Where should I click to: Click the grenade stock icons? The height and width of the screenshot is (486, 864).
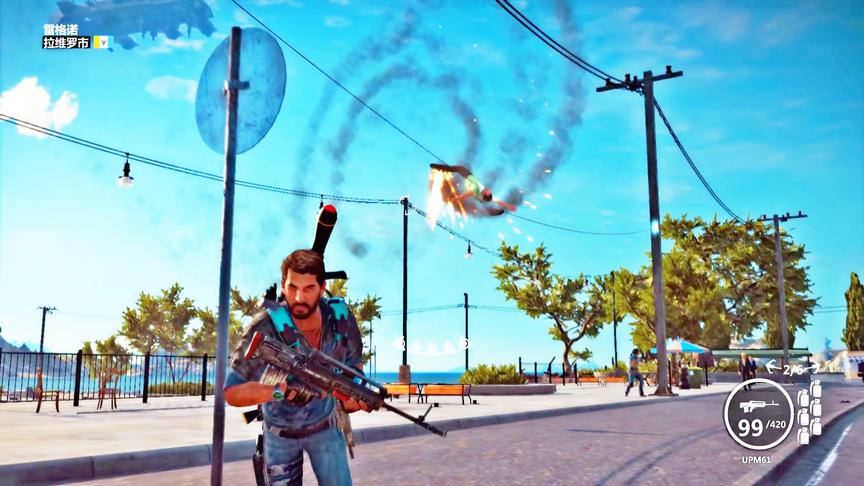[809, 410]
